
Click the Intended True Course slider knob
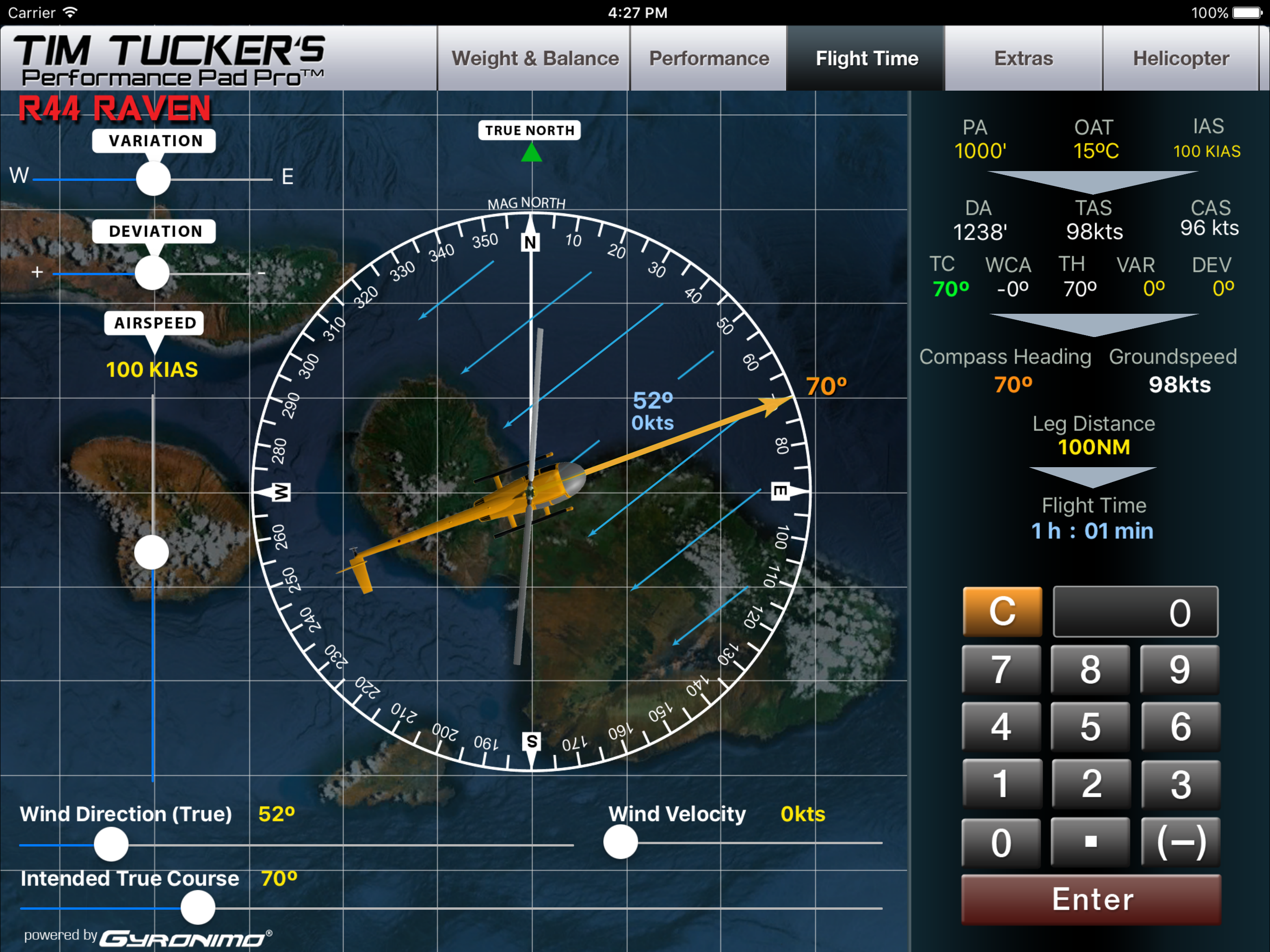(198, 907)
